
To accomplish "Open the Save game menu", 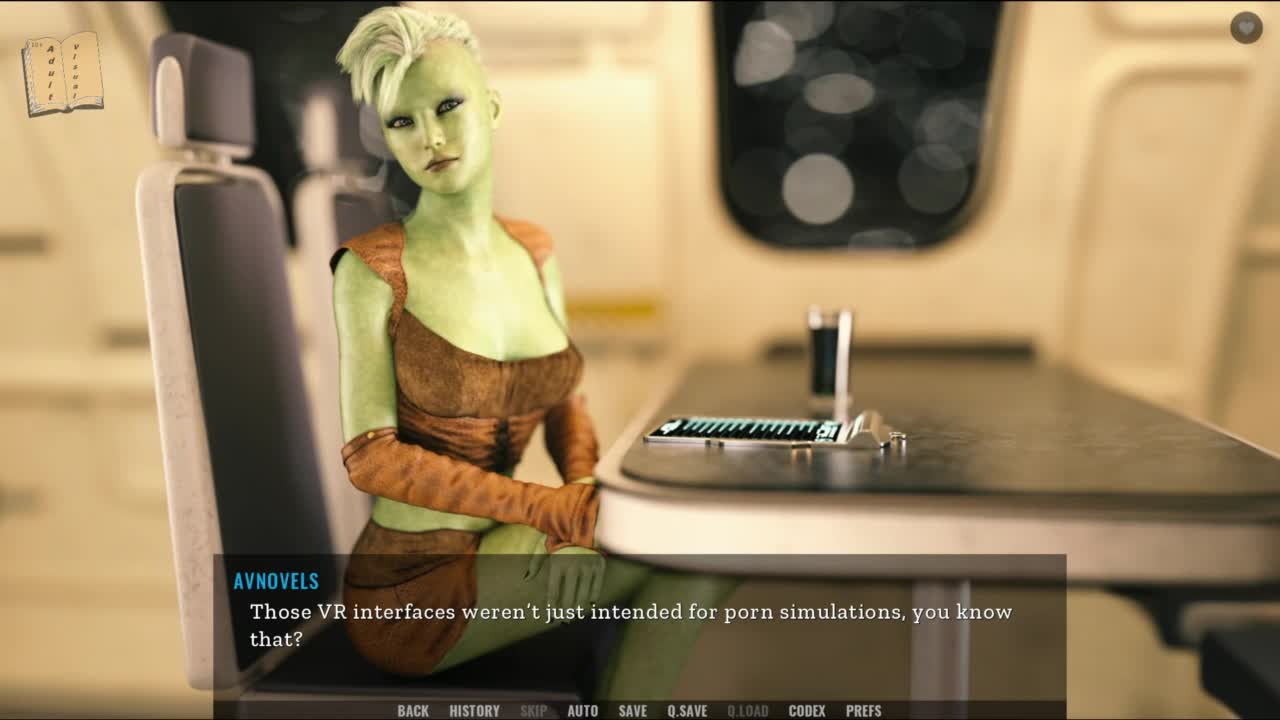I will point(632,711).
